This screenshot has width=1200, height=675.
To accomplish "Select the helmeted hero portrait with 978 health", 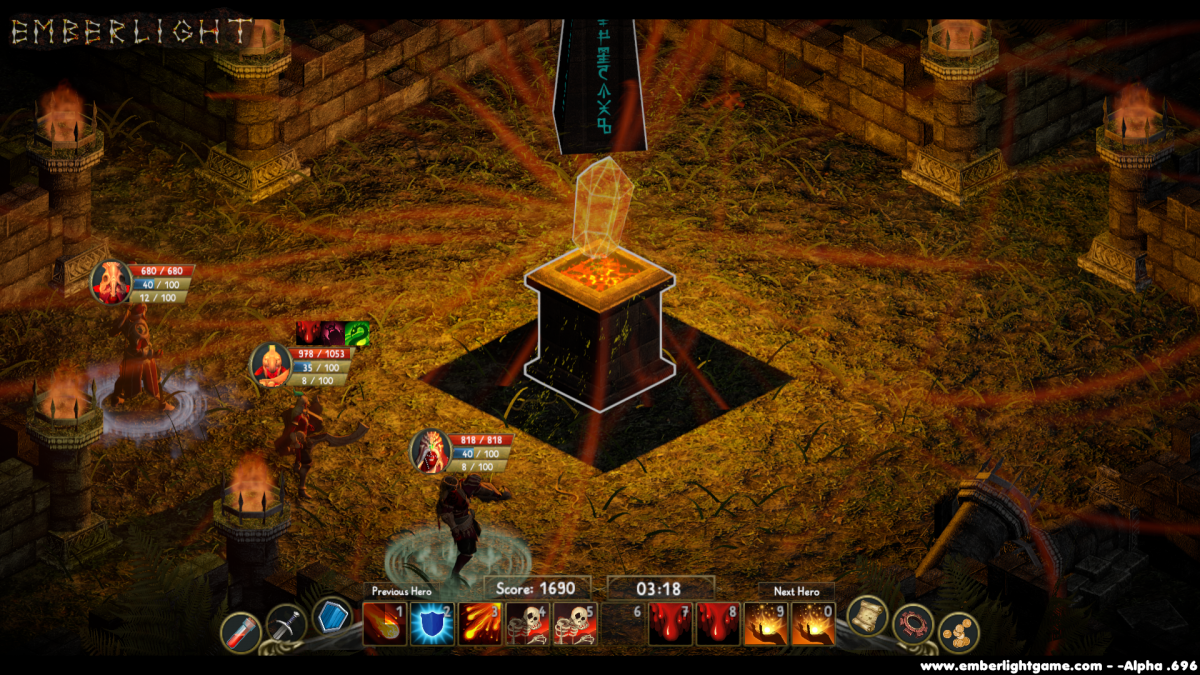I will coord(270,364).
